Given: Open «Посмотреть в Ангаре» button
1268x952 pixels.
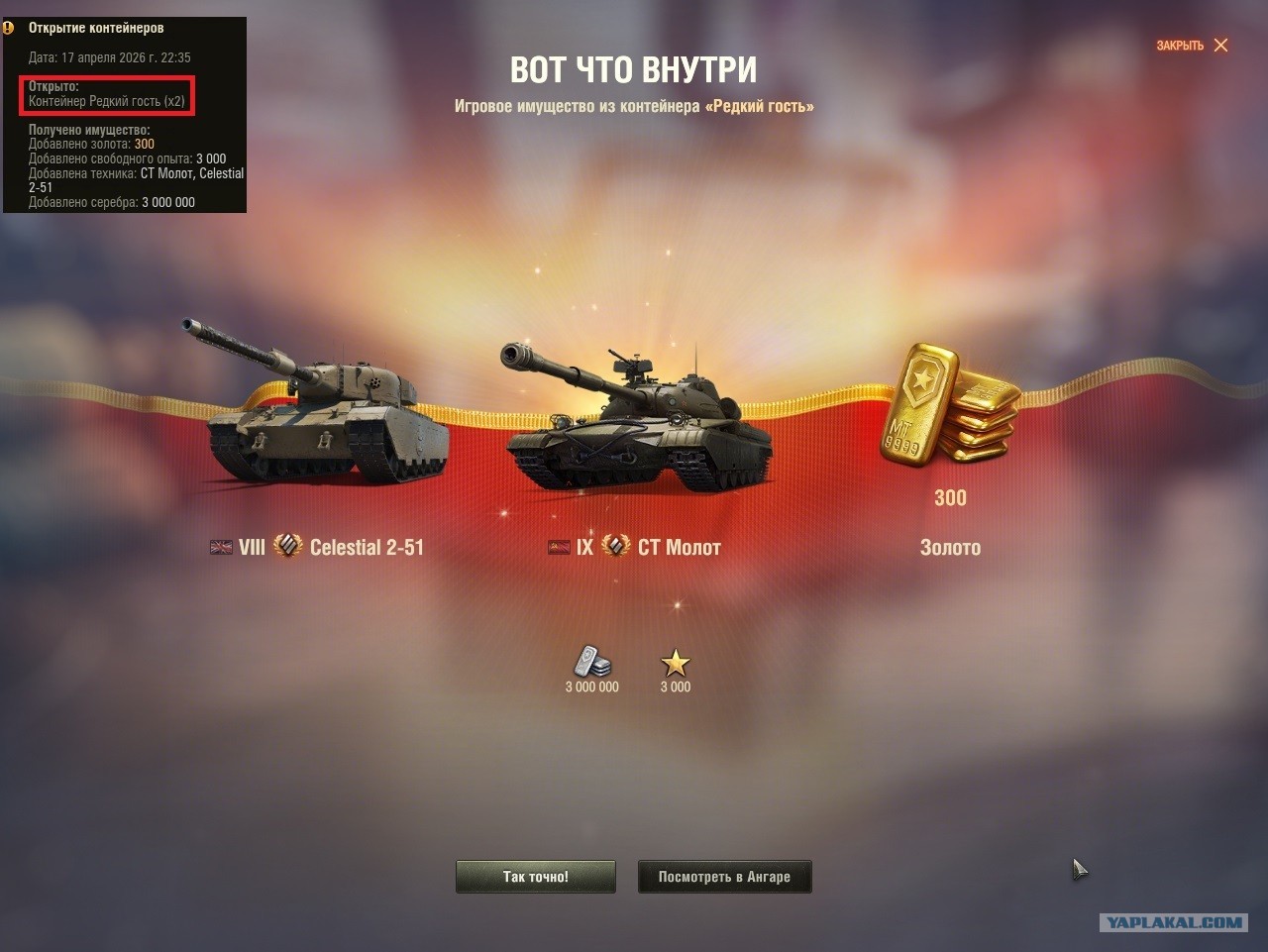Looking at the screenshot, I should [724, 877].
